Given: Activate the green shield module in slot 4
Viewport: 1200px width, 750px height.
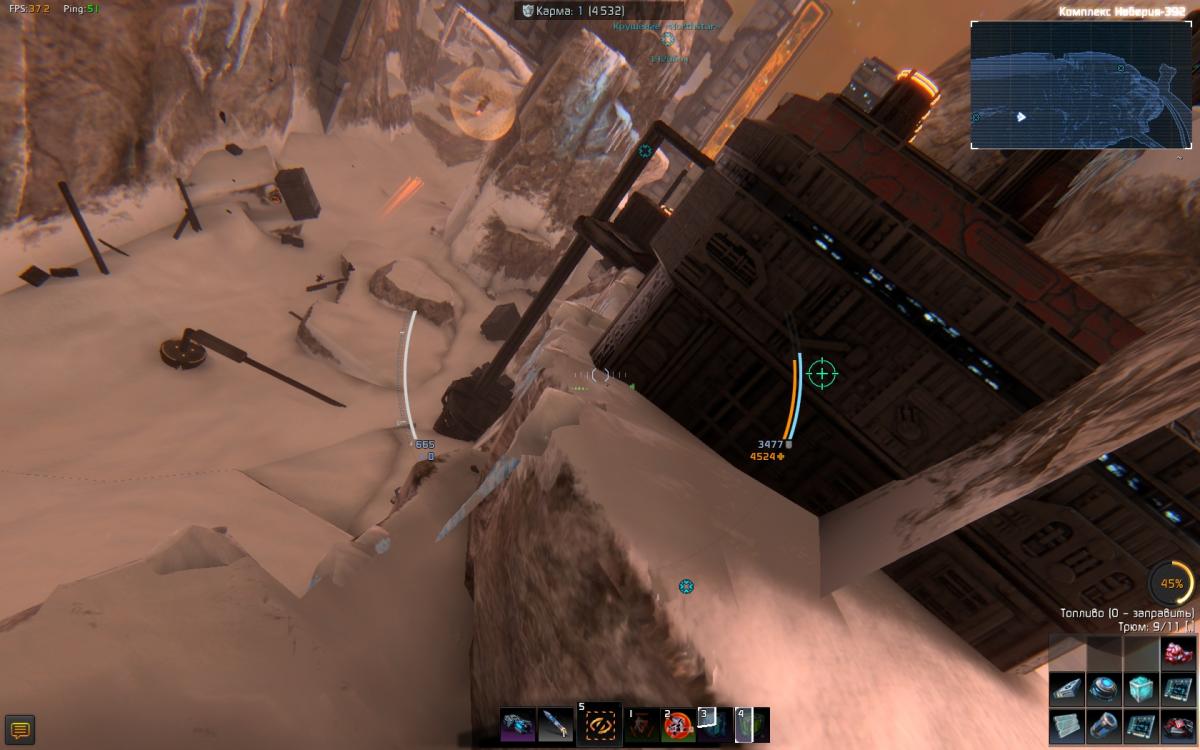Looking at the screenshot, I should [752, 725].
